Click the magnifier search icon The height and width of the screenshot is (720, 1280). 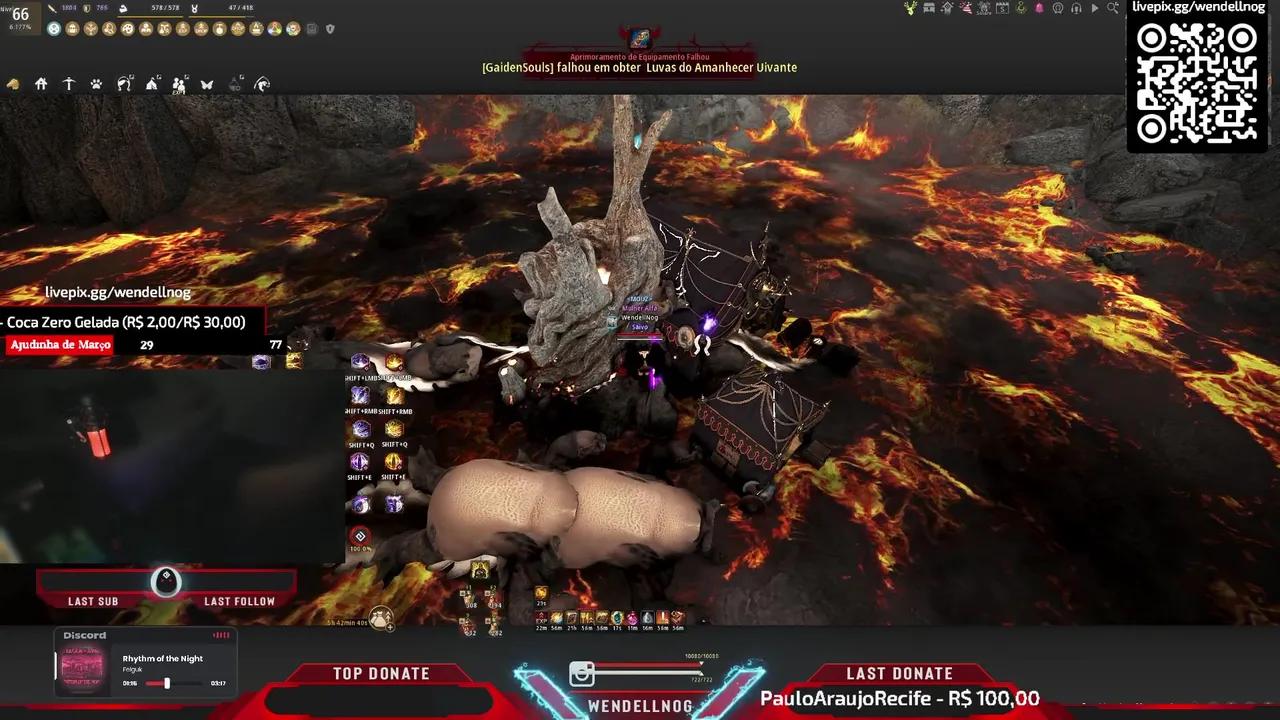click(x=1112, y=8)
